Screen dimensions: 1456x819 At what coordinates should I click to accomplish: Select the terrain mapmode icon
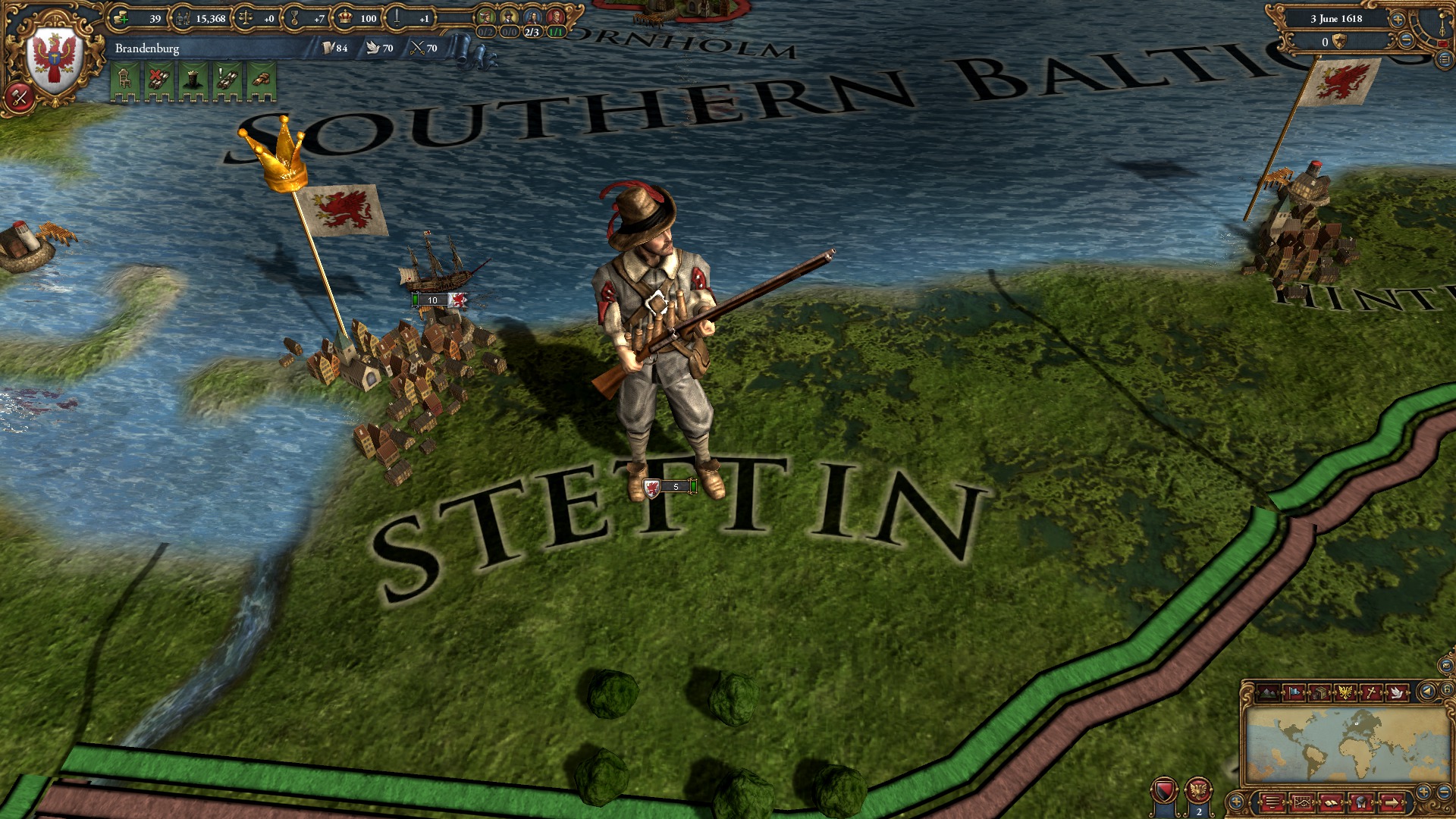(x=1268, y=691)
